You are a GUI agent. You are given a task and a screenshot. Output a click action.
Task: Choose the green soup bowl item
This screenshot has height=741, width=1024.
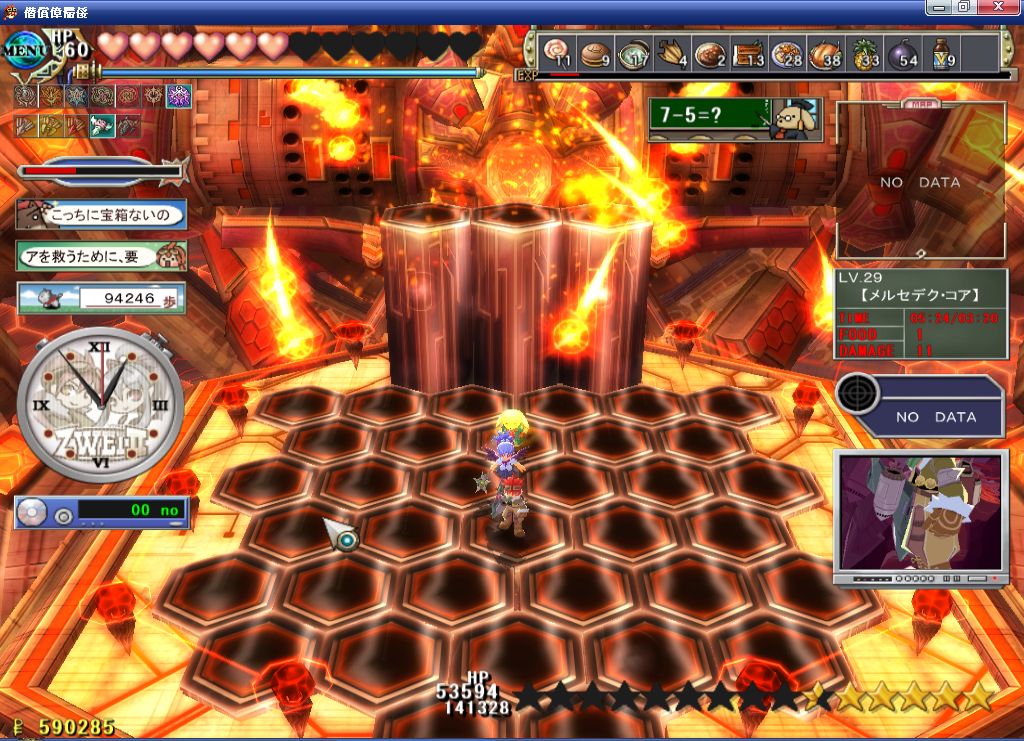[633, 53]
